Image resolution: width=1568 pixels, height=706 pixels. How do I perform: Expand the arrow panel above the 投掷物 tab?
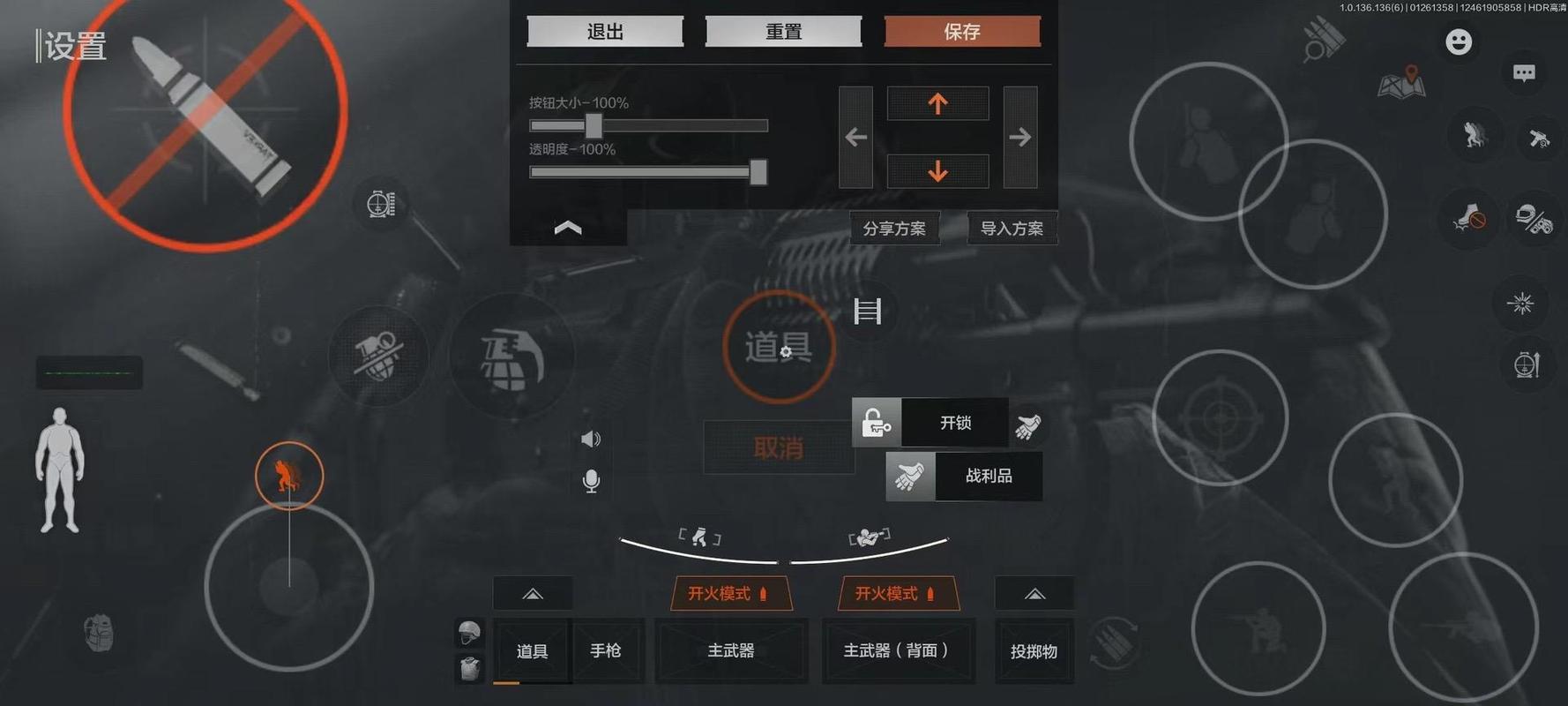(x=1034, y=593)
